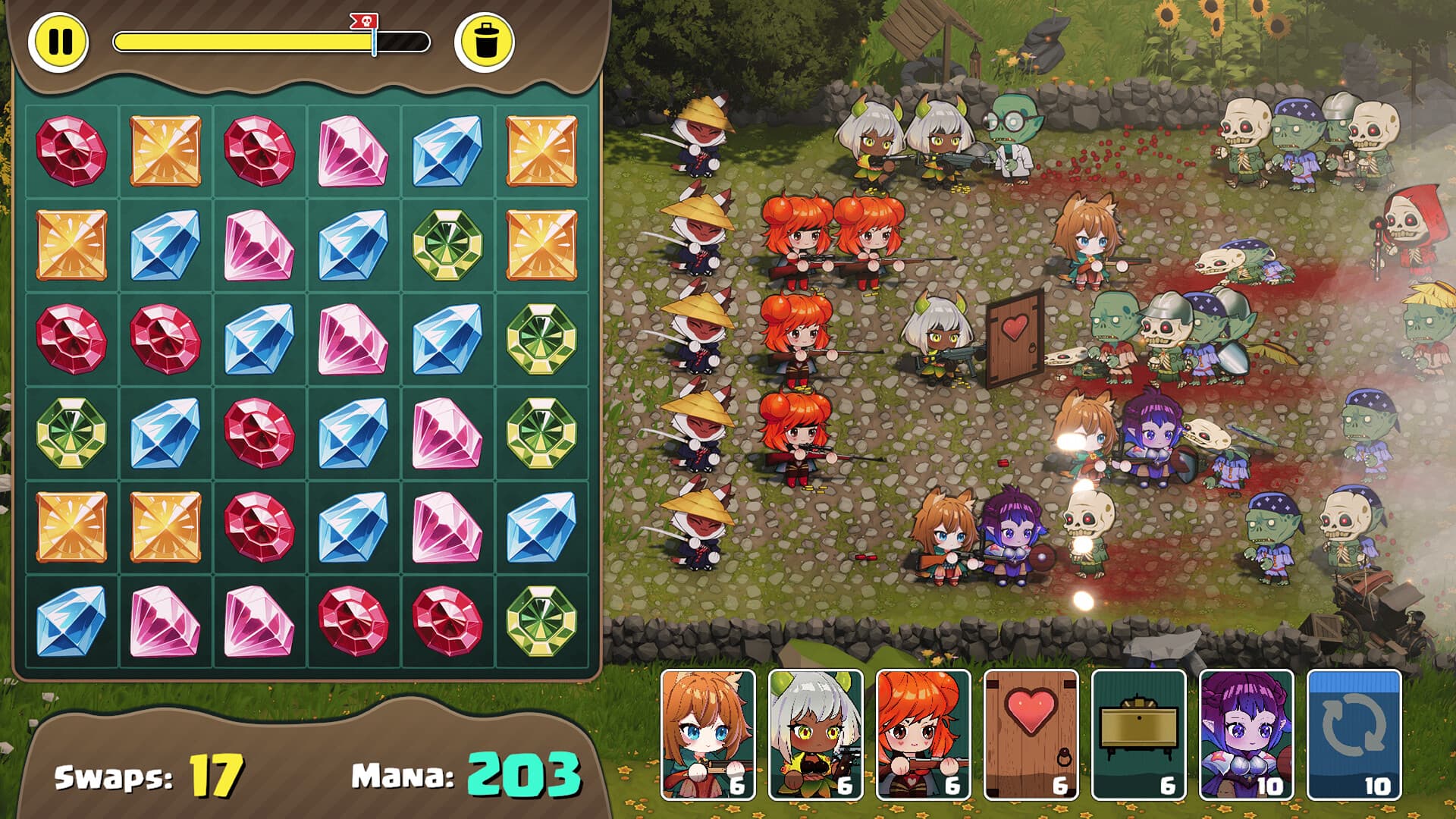Viewport: 1456px width, 819px height.
Task: Activate the blue refresh arrows card
Action: (1354, 734)
